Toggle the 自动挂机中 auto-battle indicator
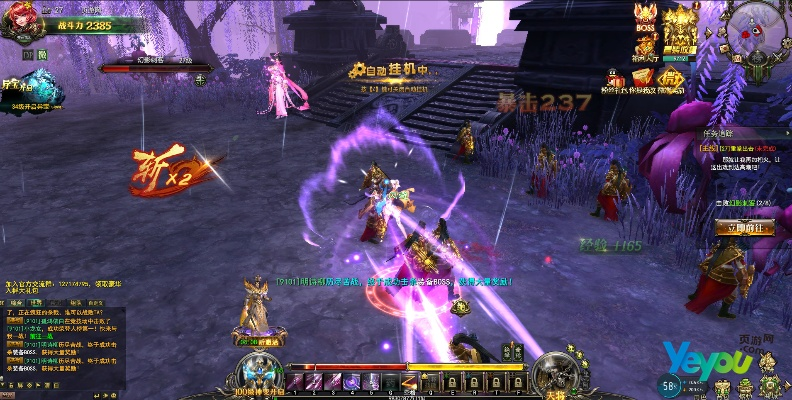This screenshot has height=400, width=792. tap(390, 71)
